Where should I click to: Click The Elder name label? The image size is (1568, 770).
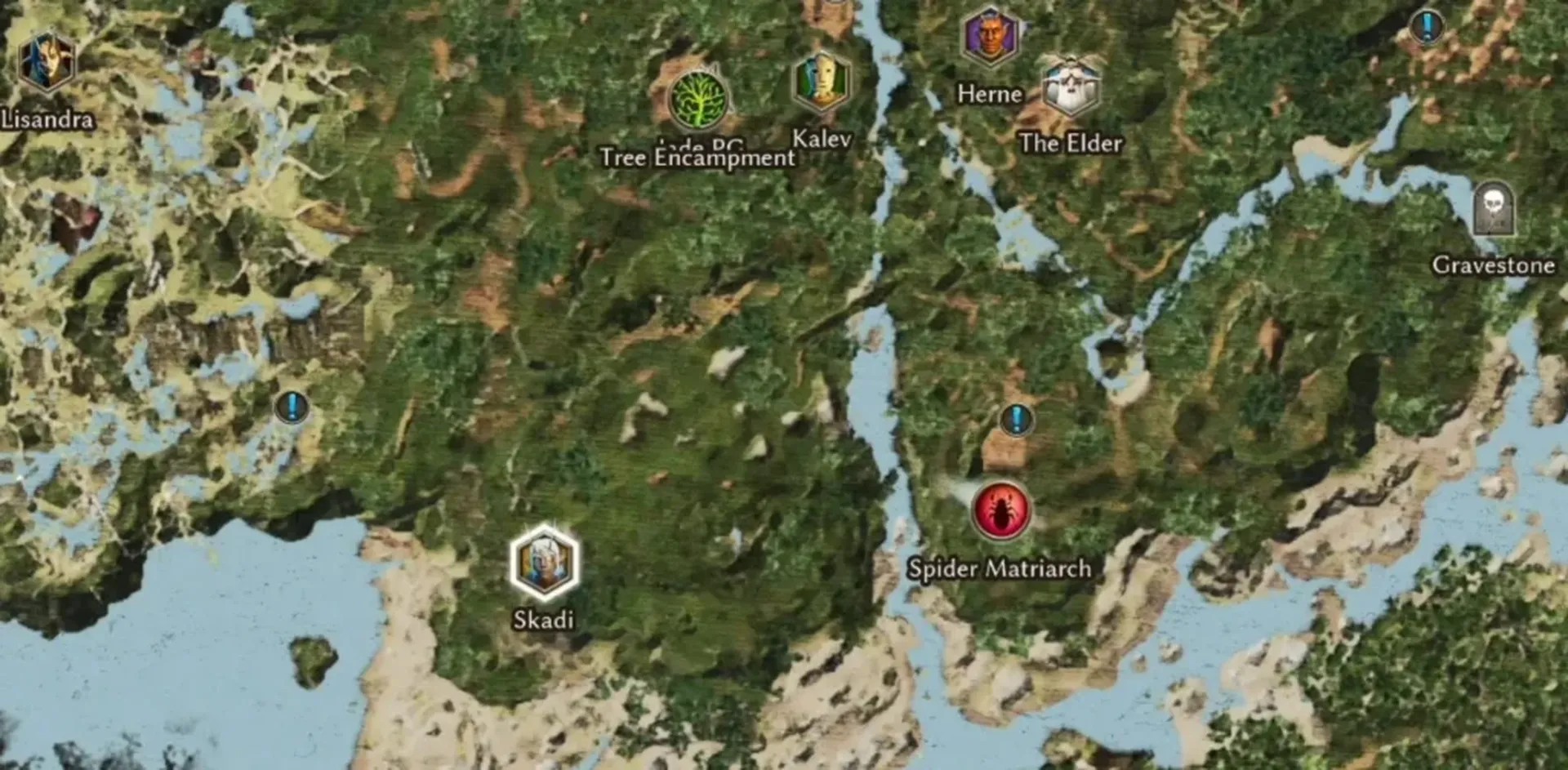click(x=1071, y=145)
